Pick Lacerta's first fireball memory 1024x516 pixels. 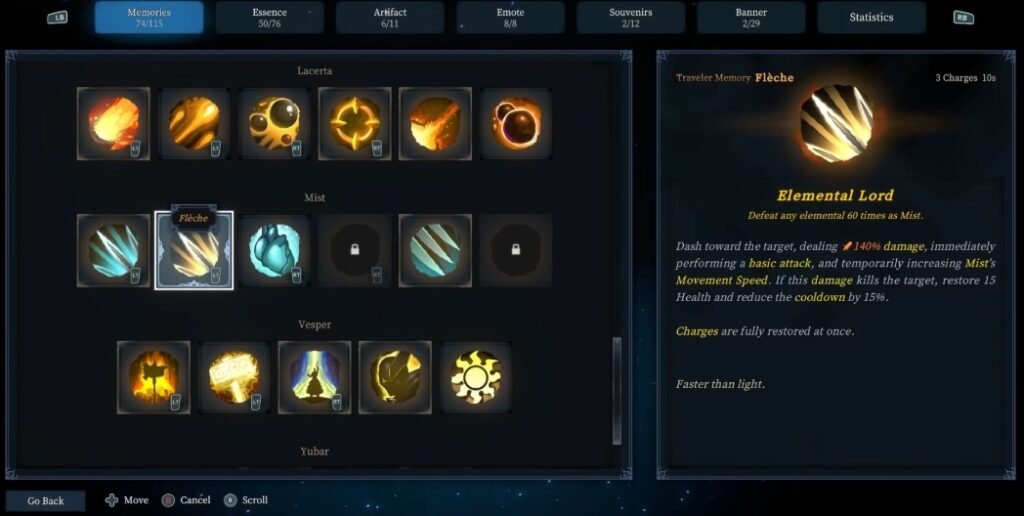113,124
